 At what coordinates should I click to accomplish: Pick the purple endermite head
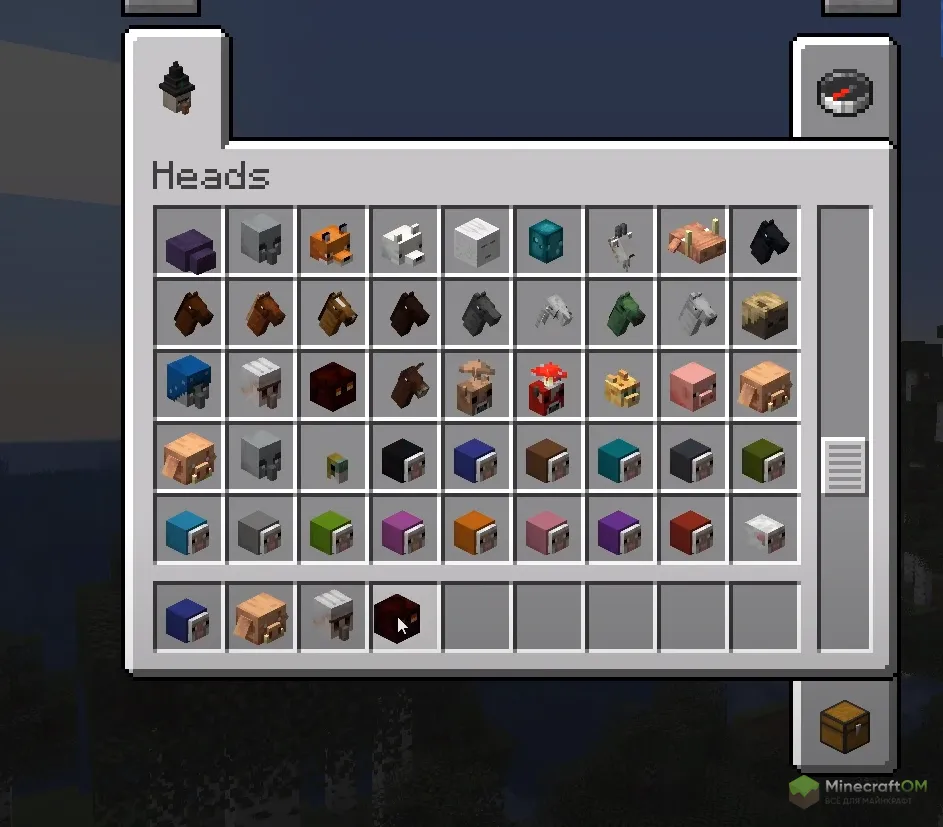pos(189,241)
